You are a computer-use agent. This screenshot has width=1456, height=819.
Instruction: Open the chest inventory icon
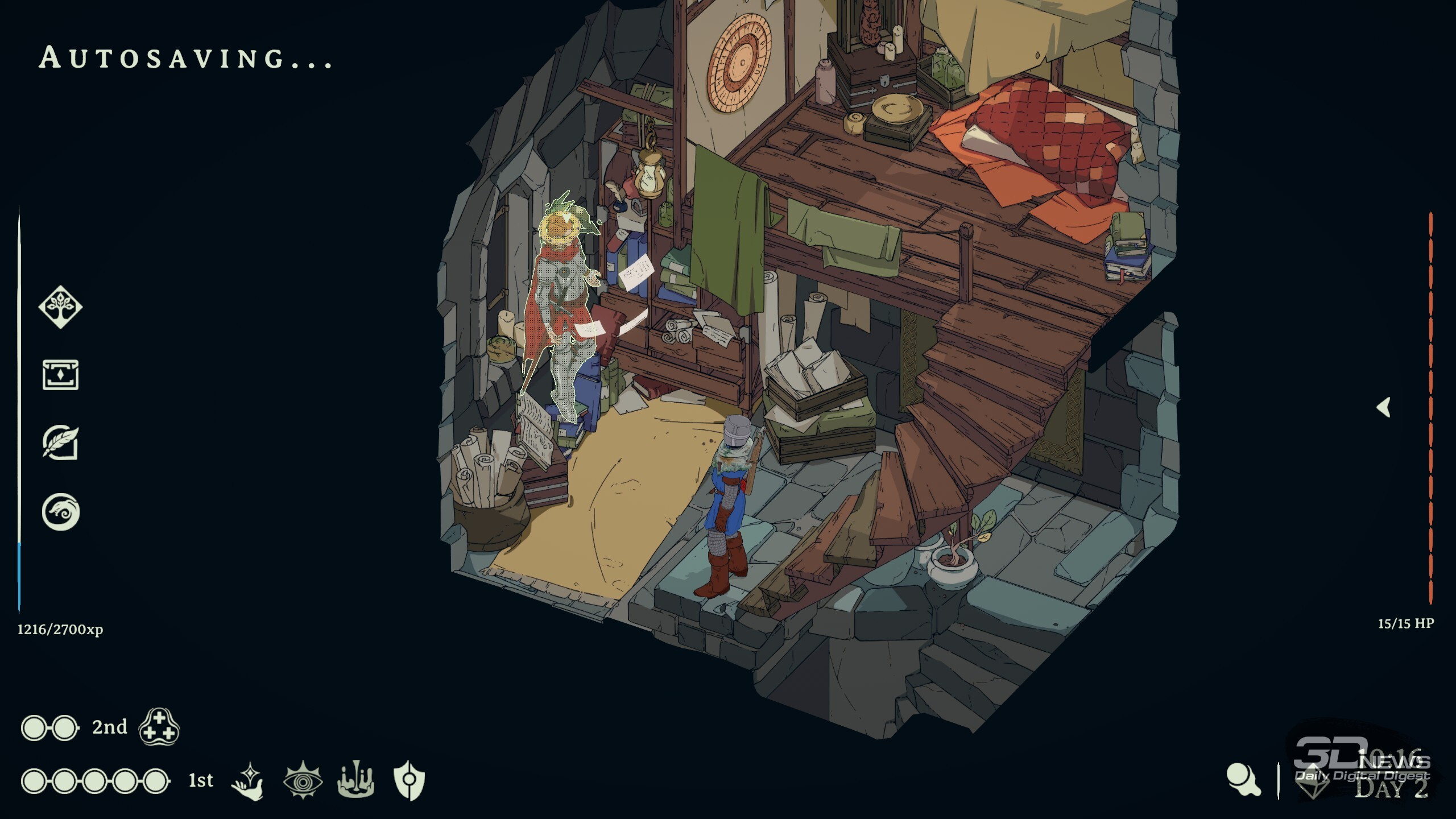point(60,375)
